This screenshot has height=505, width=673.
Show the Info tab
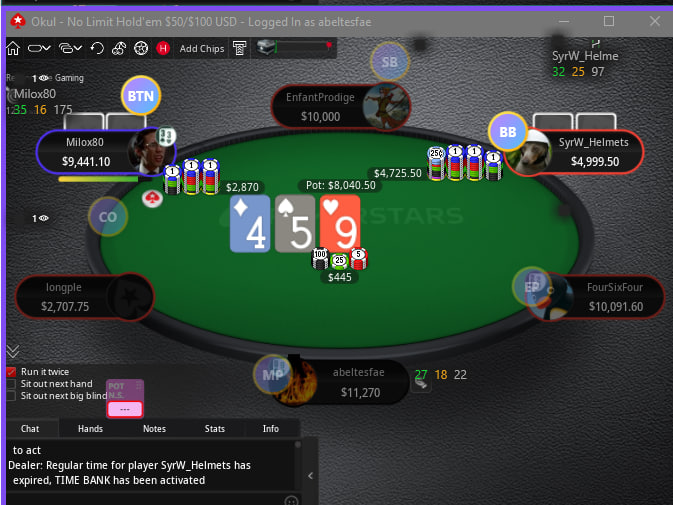(x=270, y=428)
